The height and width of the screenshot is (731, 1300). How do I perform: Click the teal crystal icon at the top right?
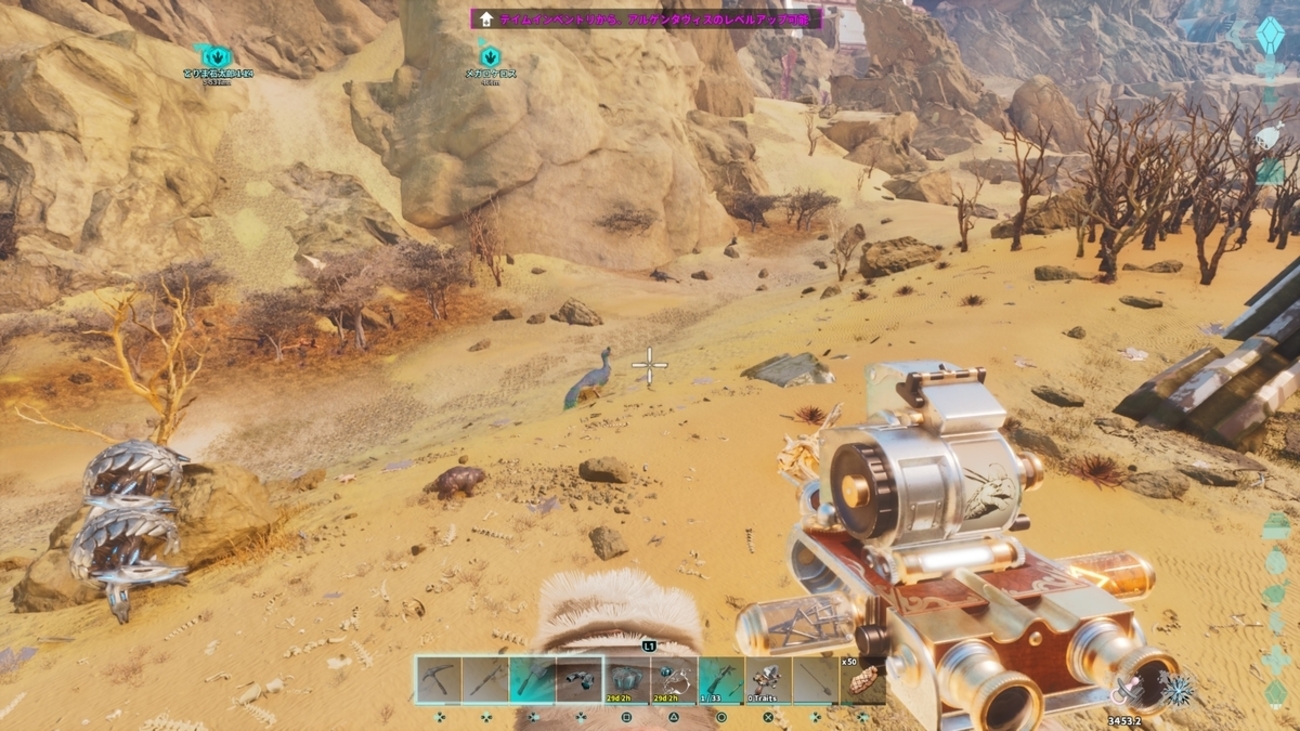pos(1269,33)
